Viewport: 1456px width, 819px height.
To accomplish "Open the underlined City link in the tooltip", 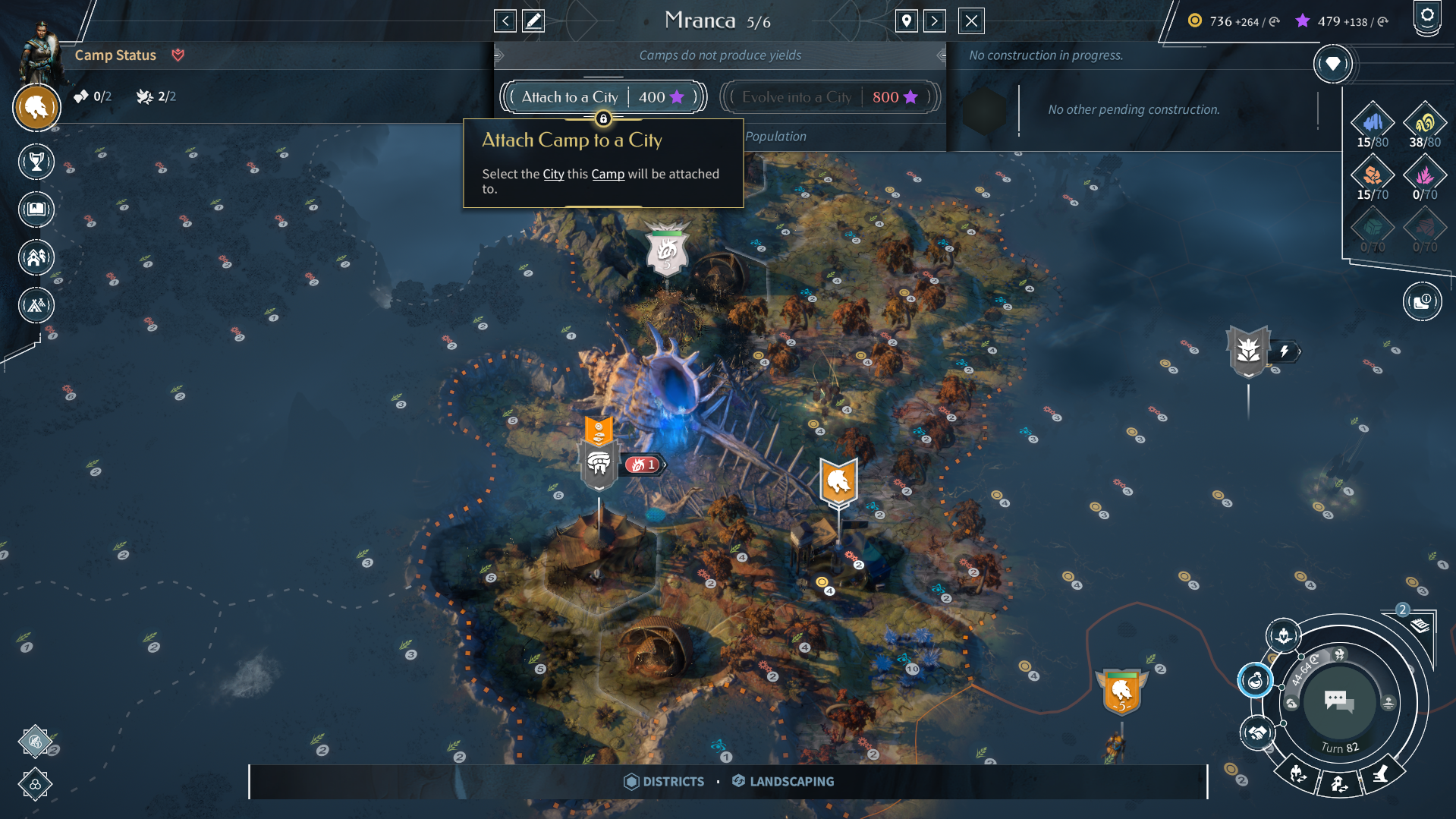I will [553, 174].
